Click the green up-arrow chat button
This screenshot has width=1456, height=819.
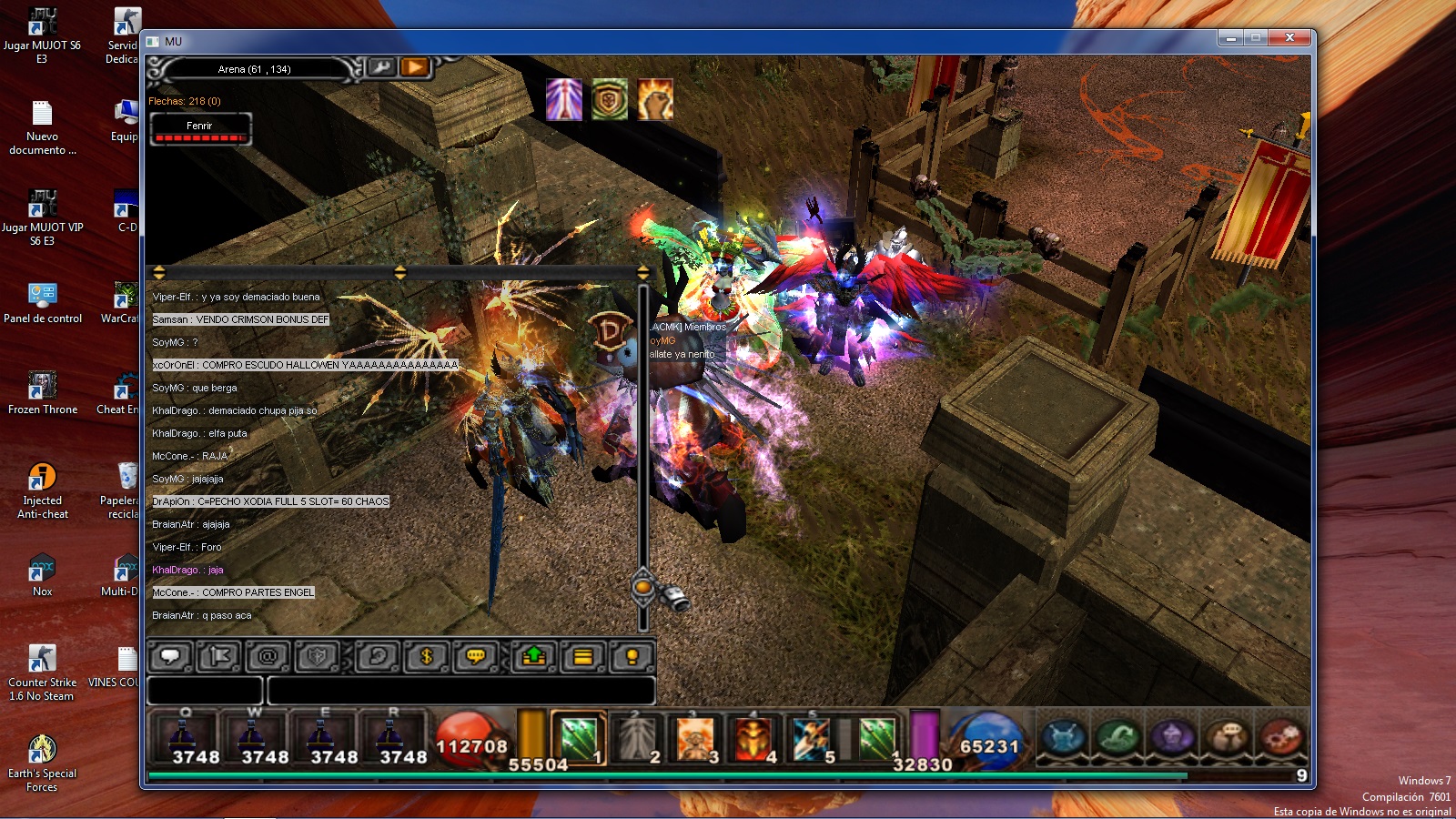[x=534, y=656]
